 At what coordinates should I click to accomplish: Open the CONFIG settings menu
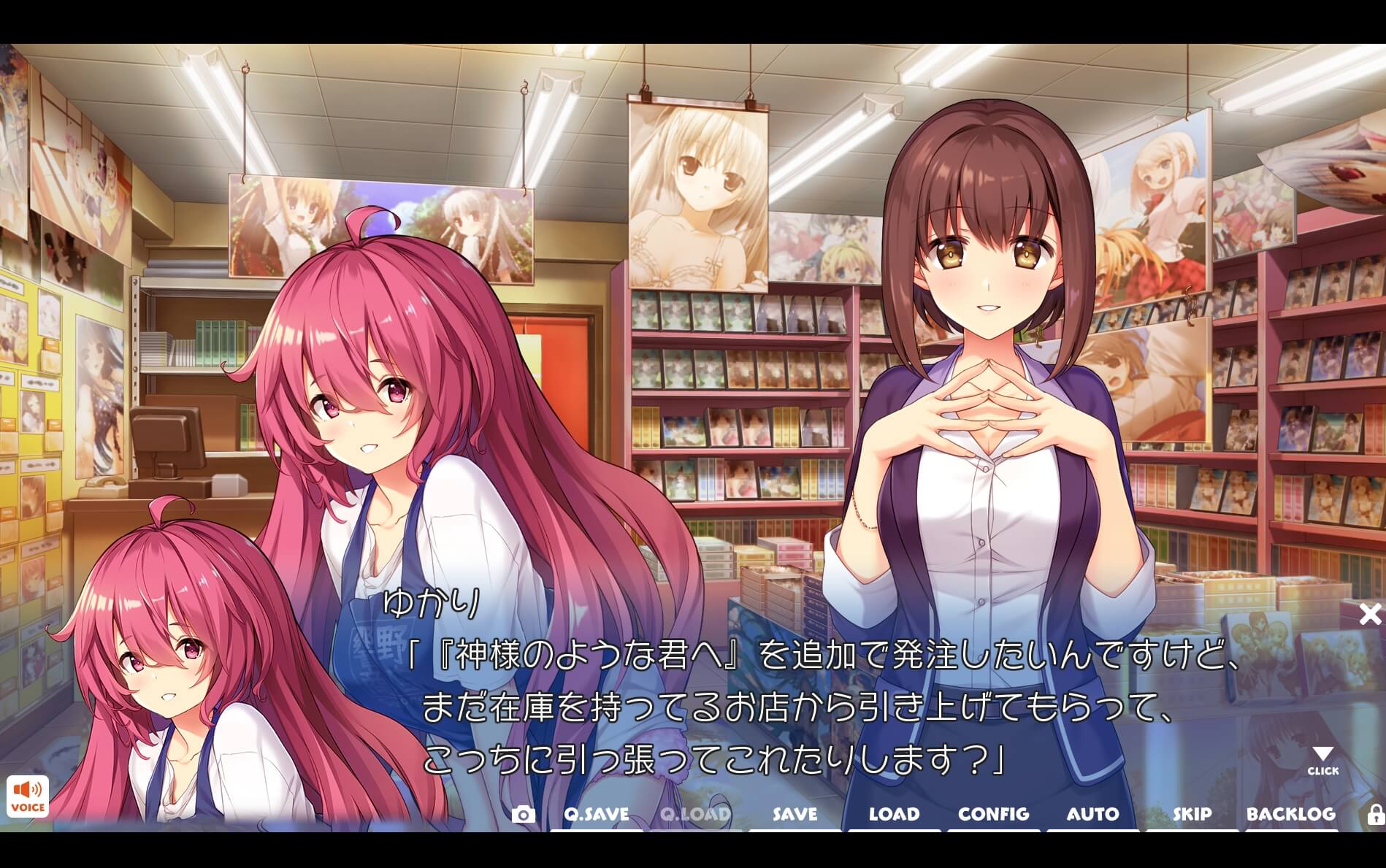tap(993, 814)
